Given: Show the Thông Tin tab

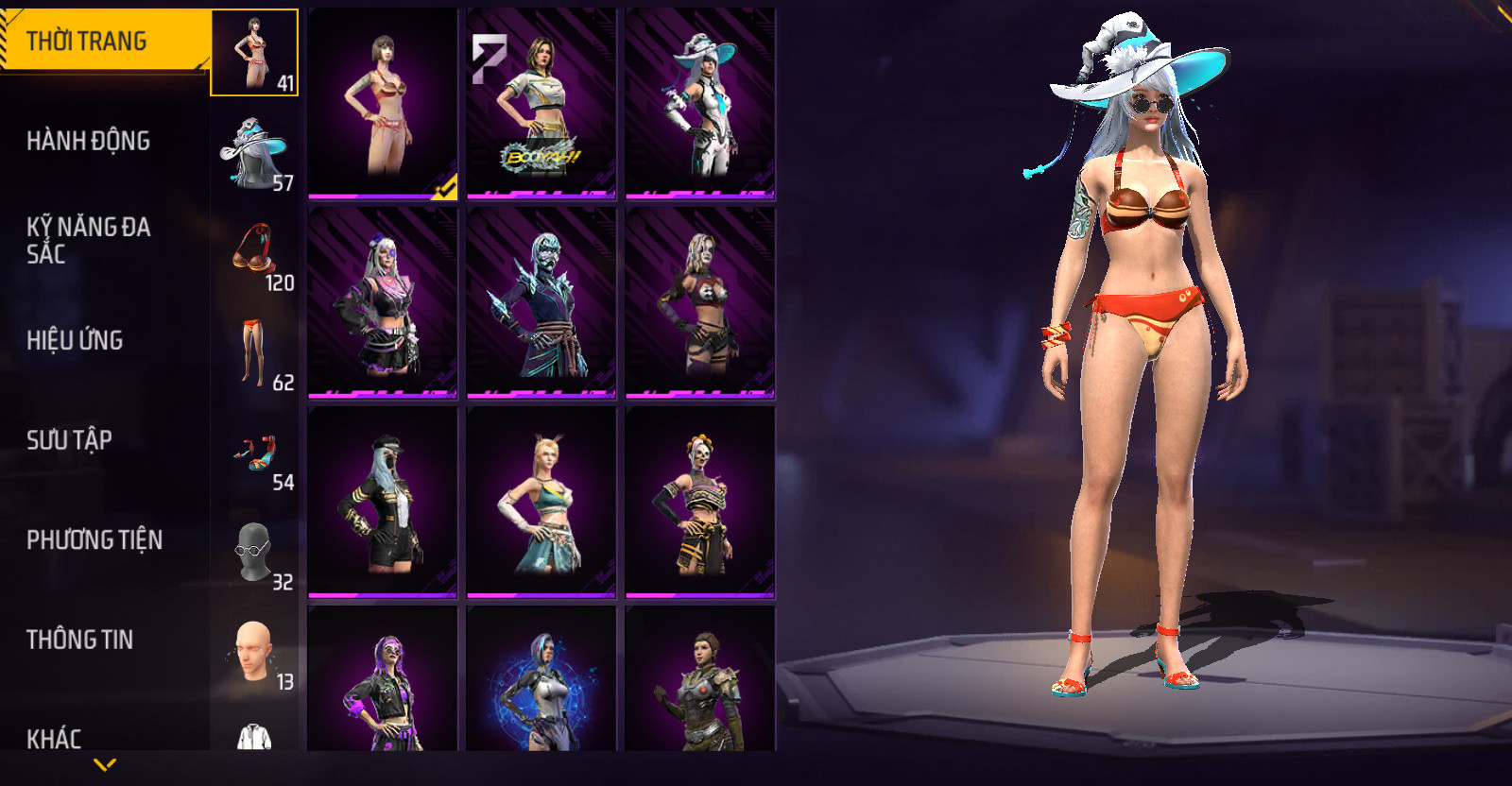Looking at the screenshot, I should 80,640.
